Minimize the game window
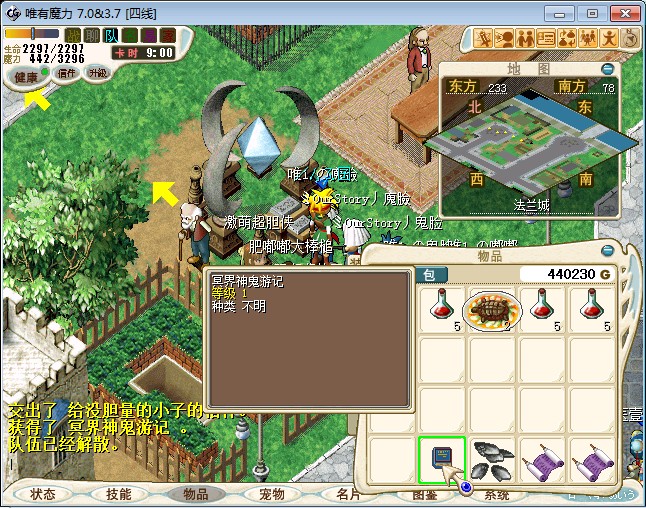The width and height of the screenshot is (646, 508). [566, 13]
